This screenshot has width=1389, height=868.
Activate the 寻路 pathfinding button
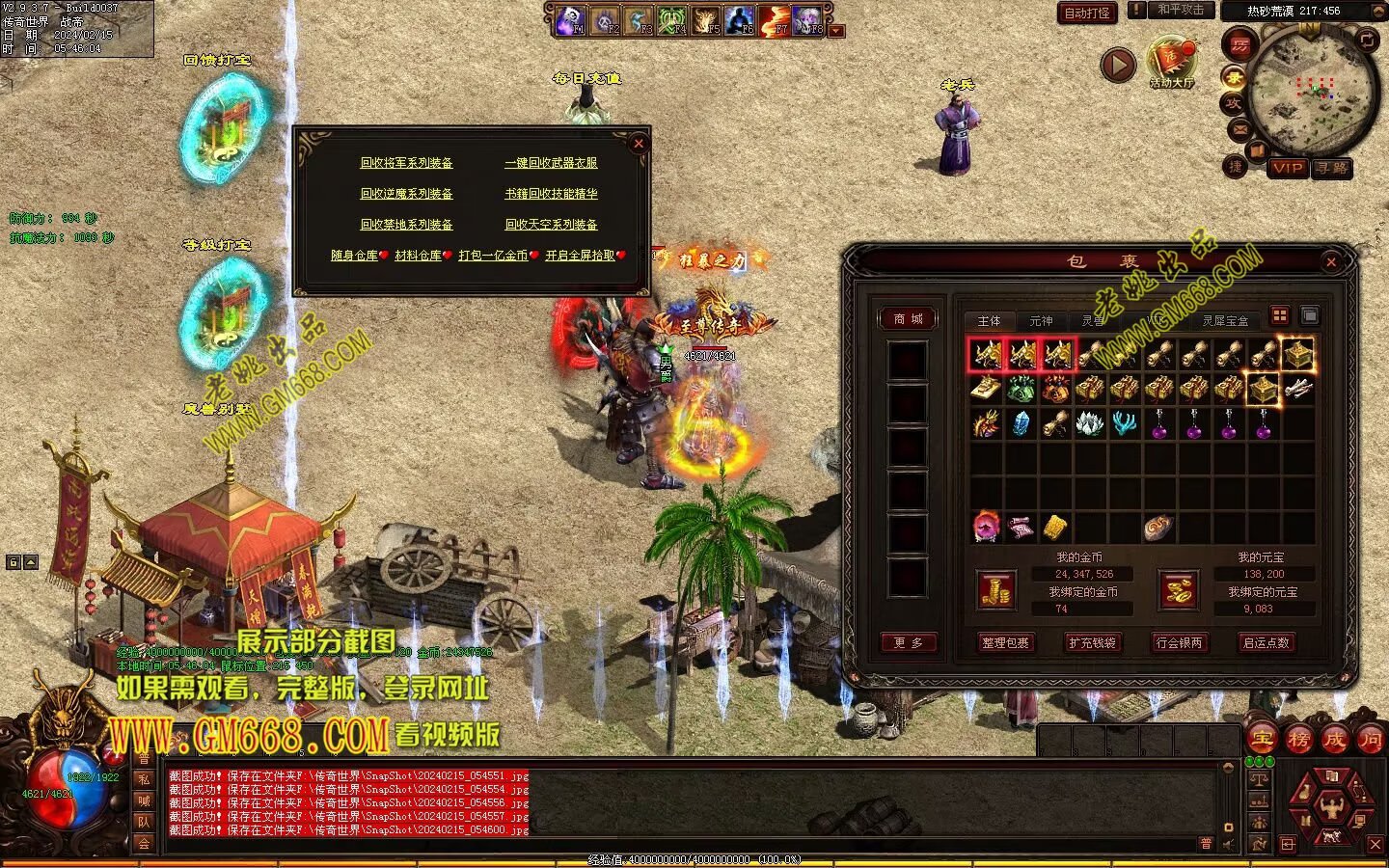pyautogui.click(x=1333, y=168)
